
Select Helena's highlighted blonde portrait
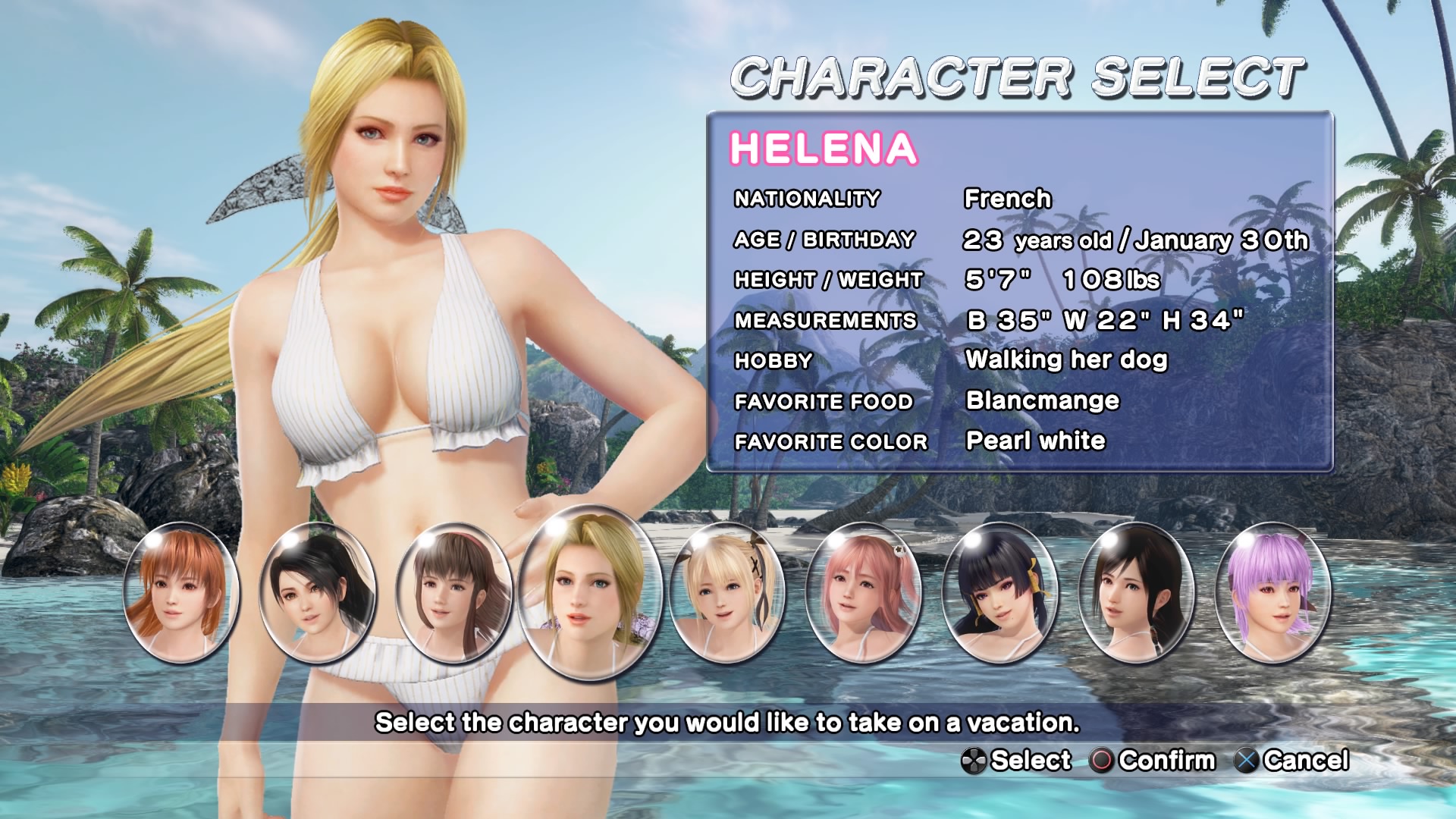[591, 593]
